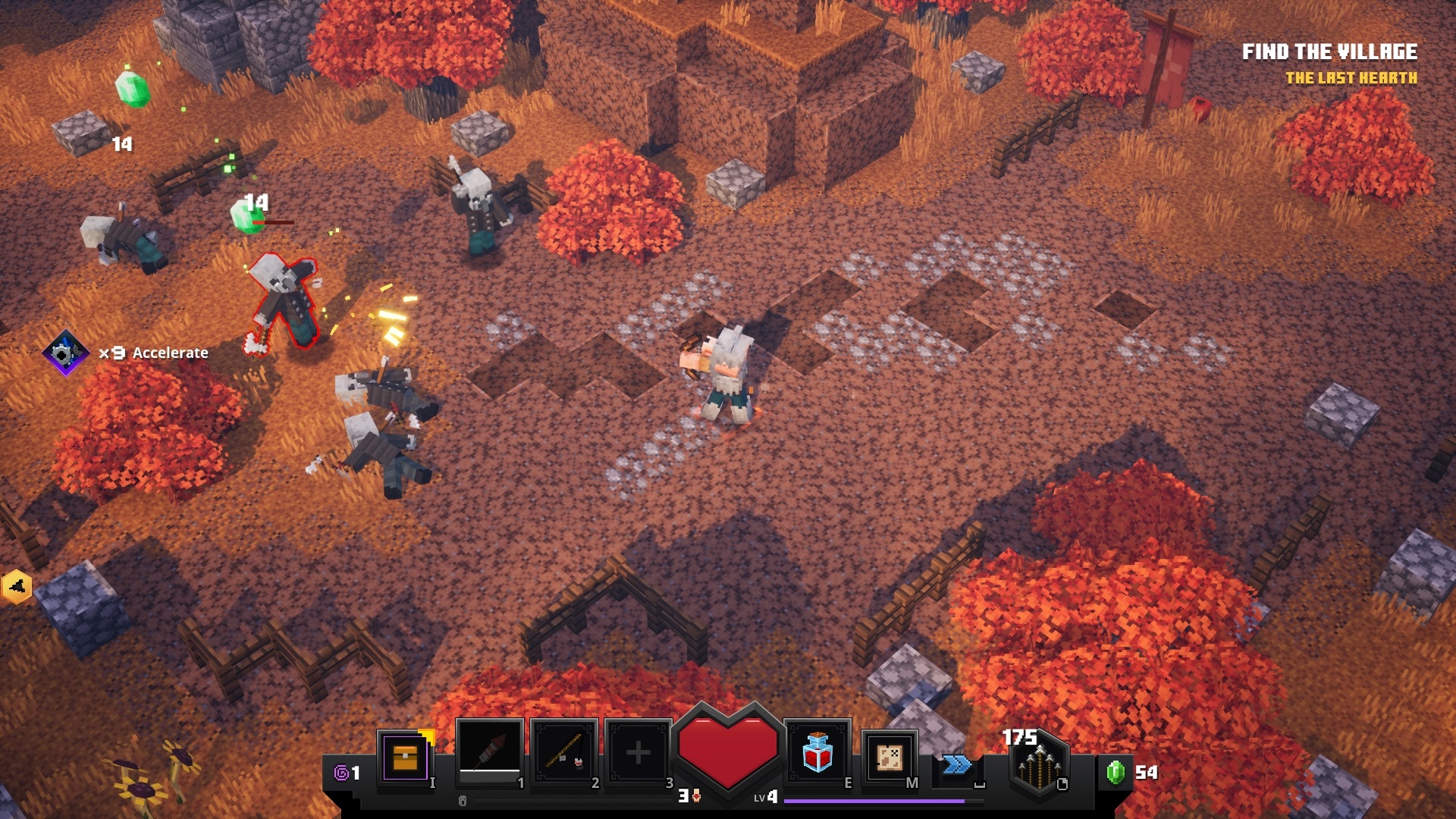Open the inventory chest
Viewport: 1456px width, 819px height.
pyautogui.click(x=405, y=757)
